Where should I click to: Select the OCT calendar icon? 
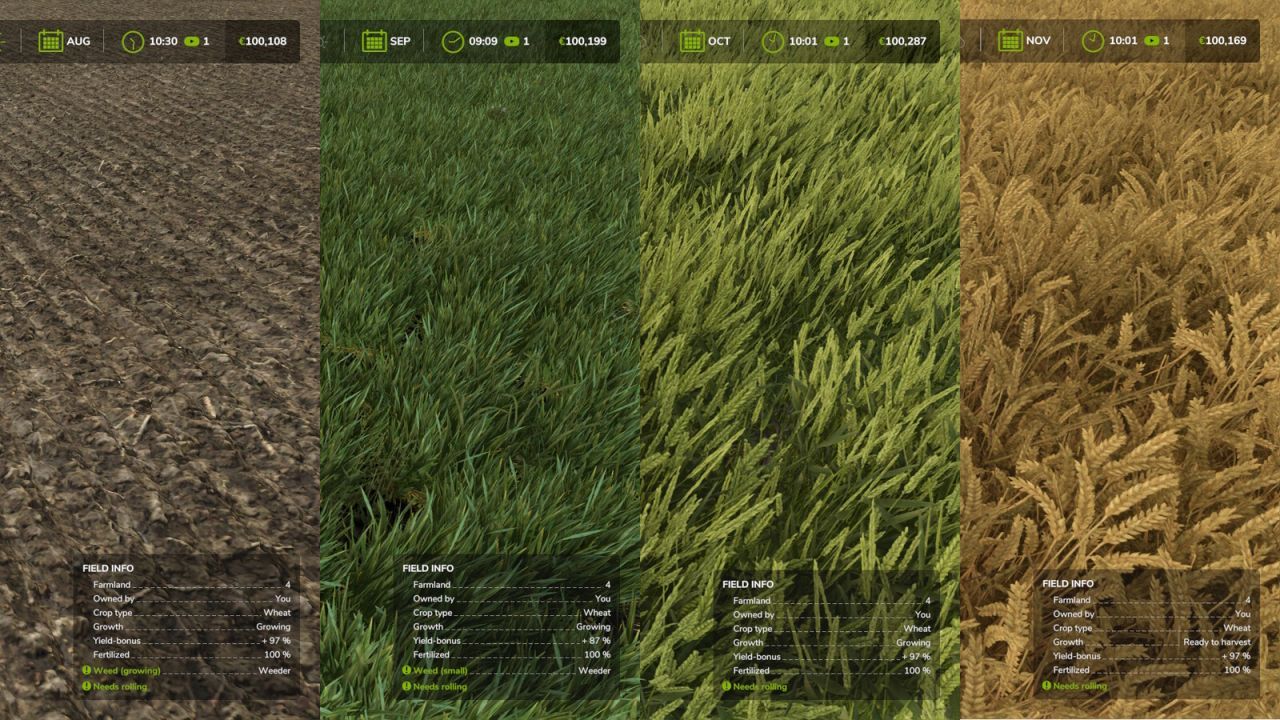pyautogui.click(x=691, y=41)
